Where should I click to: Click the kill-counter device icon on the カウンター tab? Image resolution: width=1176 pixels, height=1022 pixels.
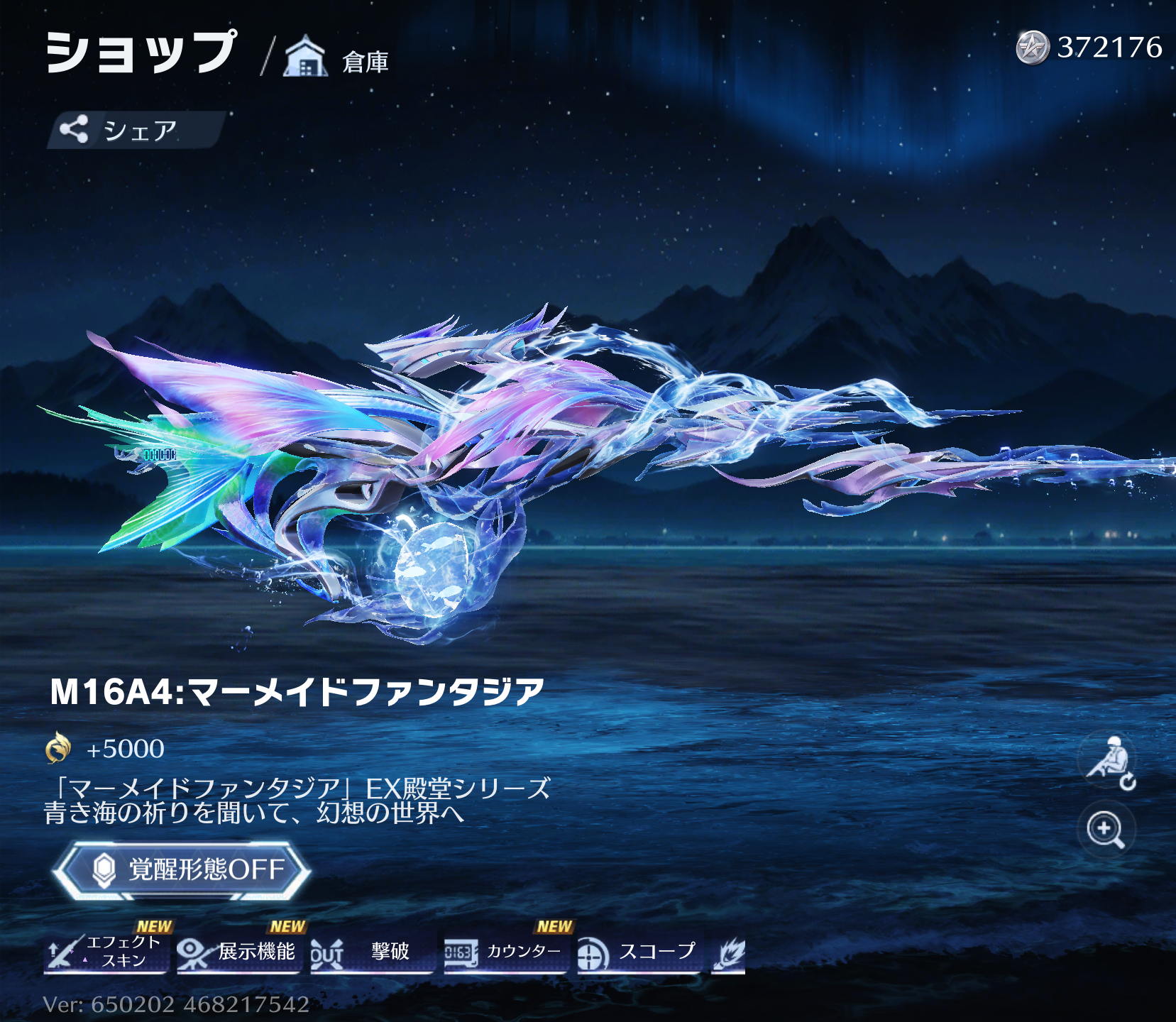click(461, 954)
